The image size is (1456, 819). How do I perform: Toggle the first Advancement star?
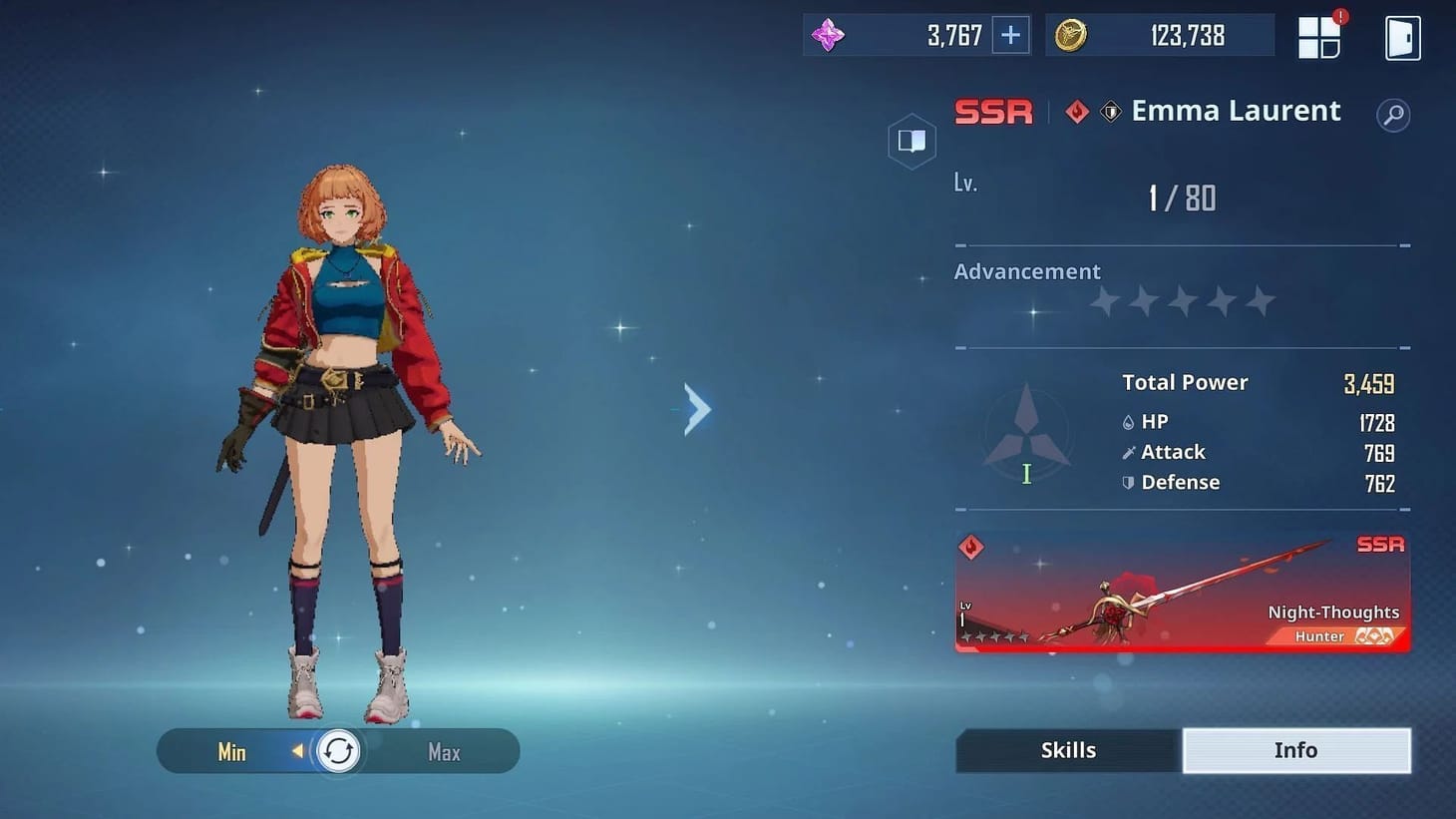tap(1103, 300)
